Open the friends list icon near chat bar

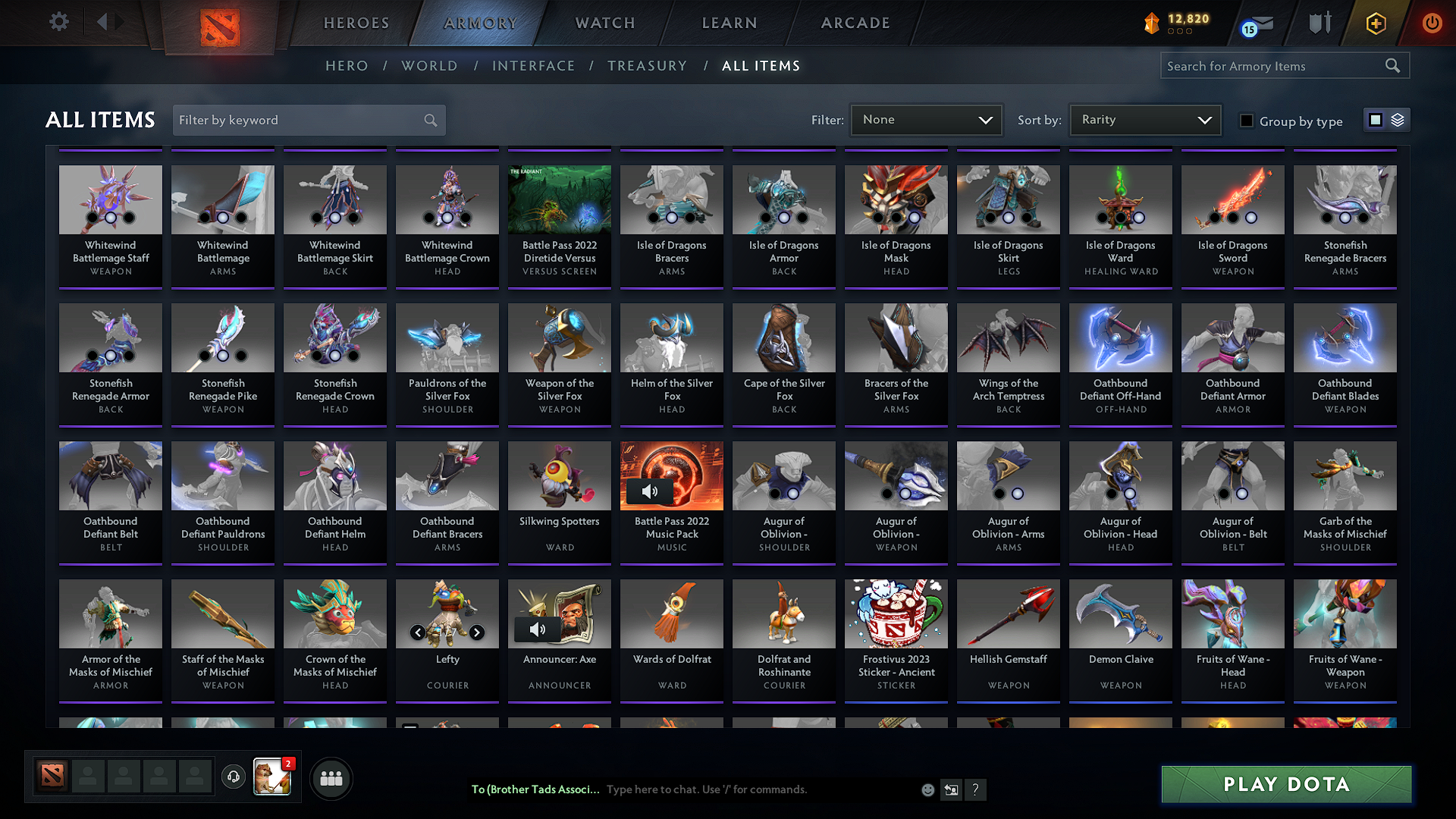click(x=331, y=777)
